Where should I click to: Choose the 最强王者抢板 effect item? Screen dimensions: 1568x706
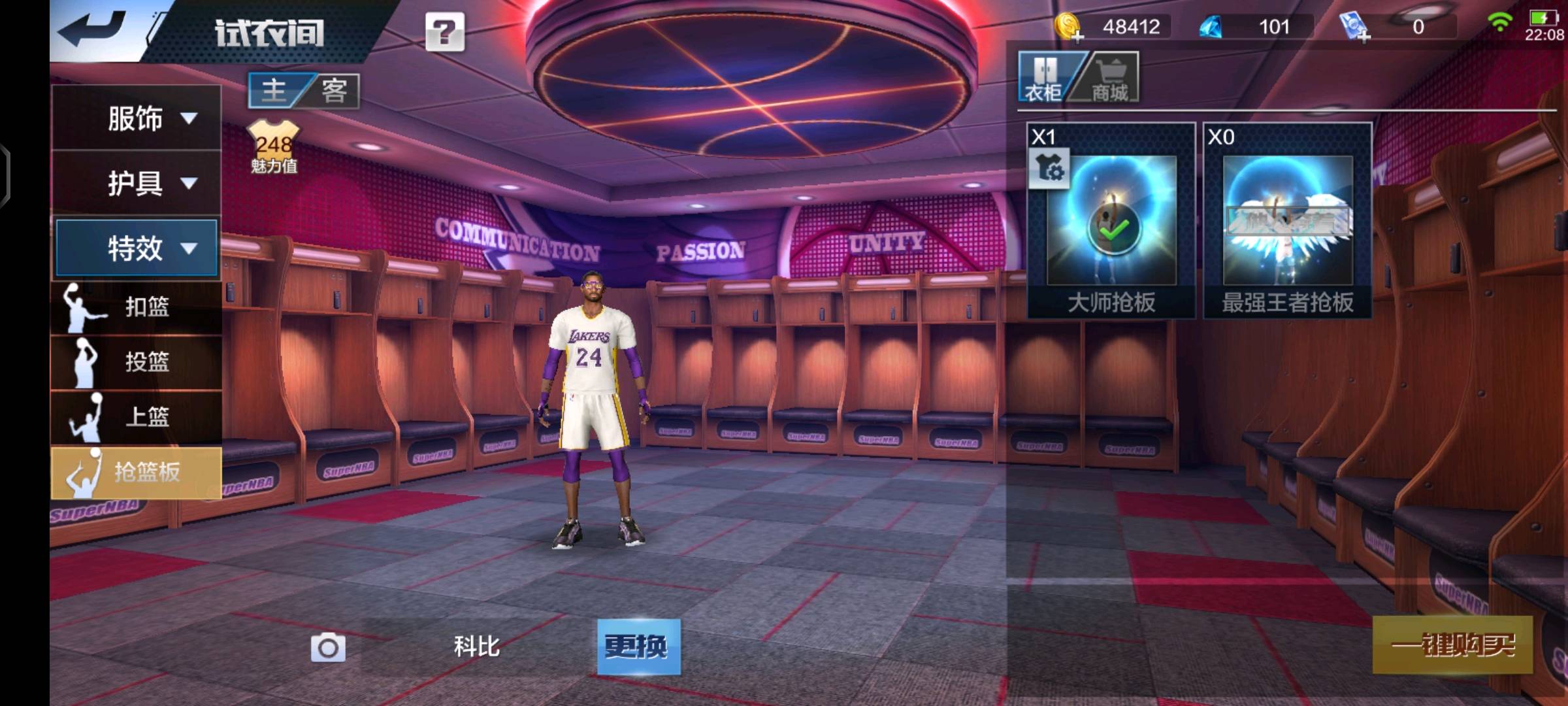pos(1287,220)
